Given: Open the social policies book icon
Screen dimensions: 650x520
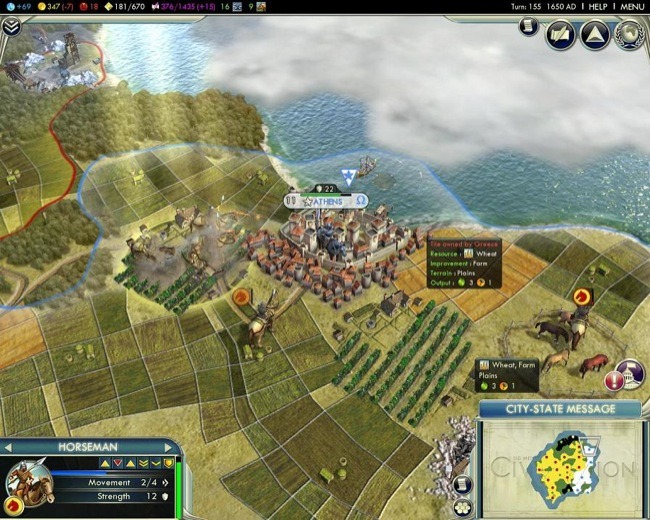Looking at the screenshot, I should click(x=560, y=36).
